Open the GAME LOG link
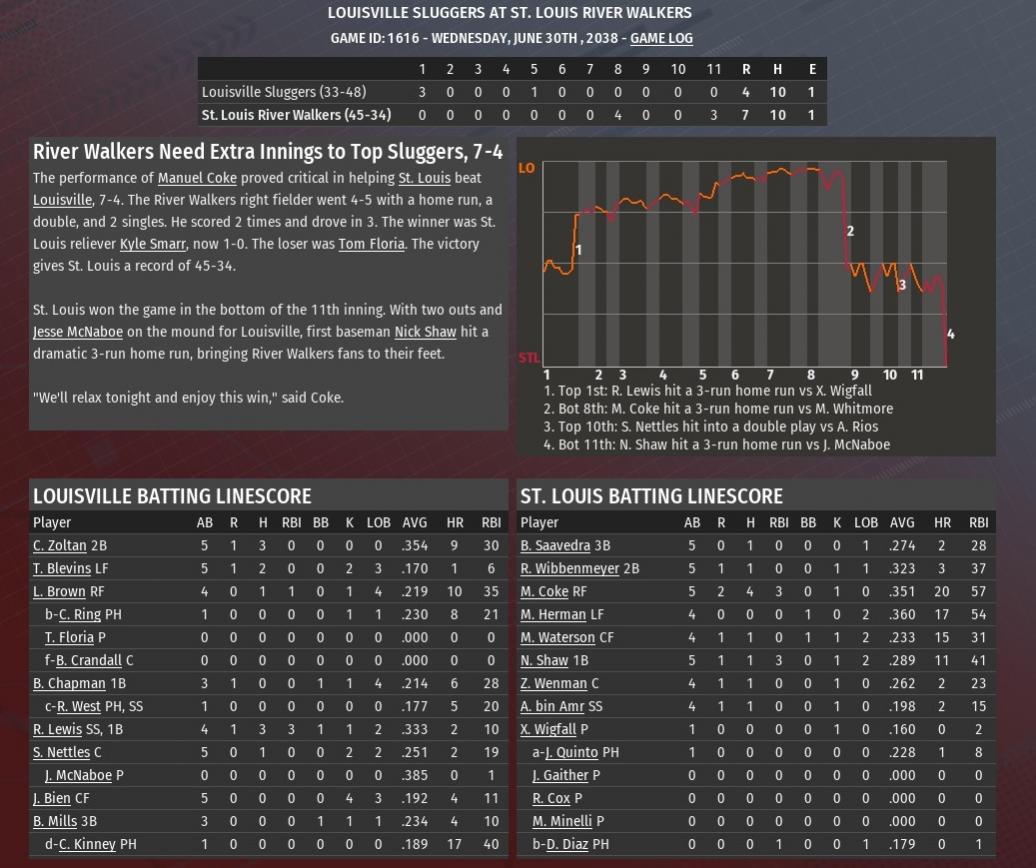1036x868 pixels. pos(661,38)
